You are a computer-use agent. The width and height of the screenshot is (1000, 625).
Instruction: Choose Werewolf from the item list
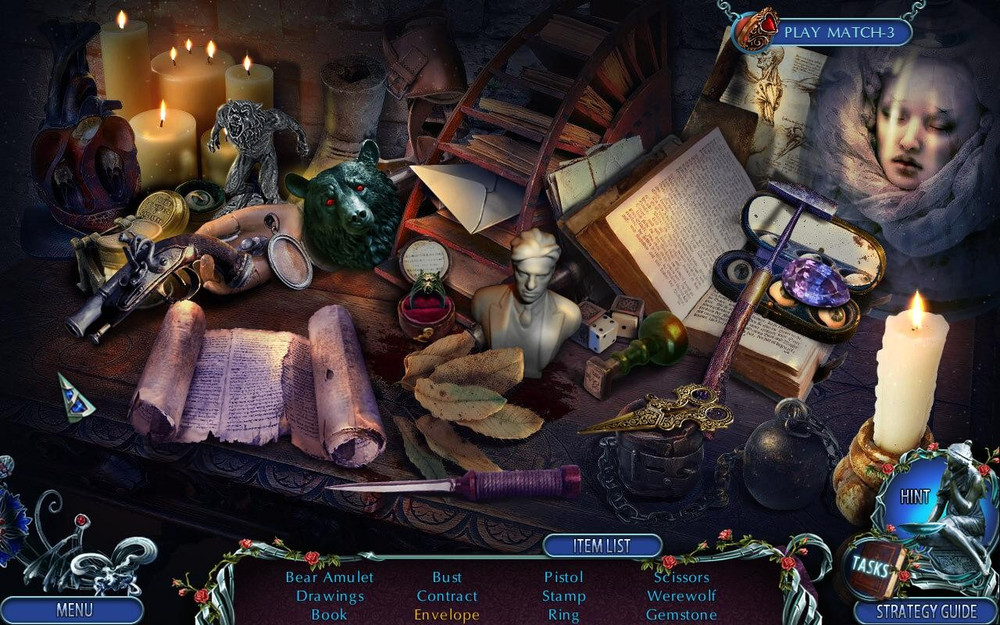[x=680, y=596]
